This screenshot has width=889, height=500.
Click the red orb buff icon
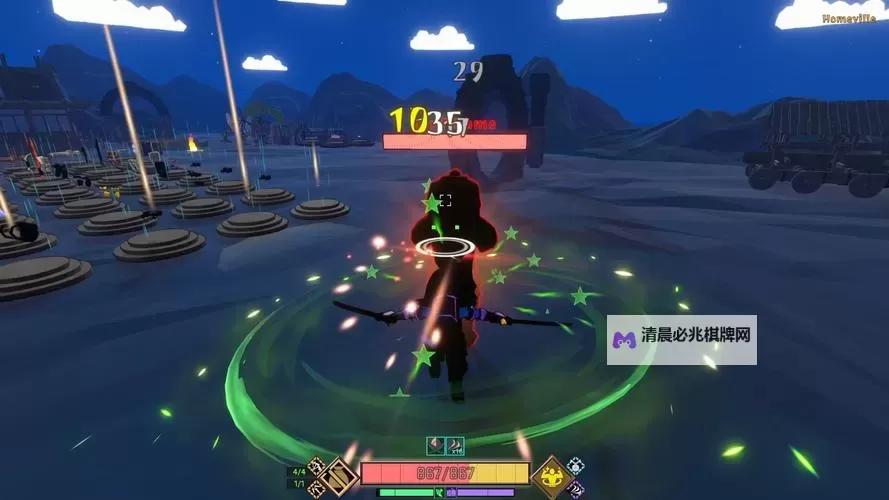pyautogui.click(x=436, y=446)
